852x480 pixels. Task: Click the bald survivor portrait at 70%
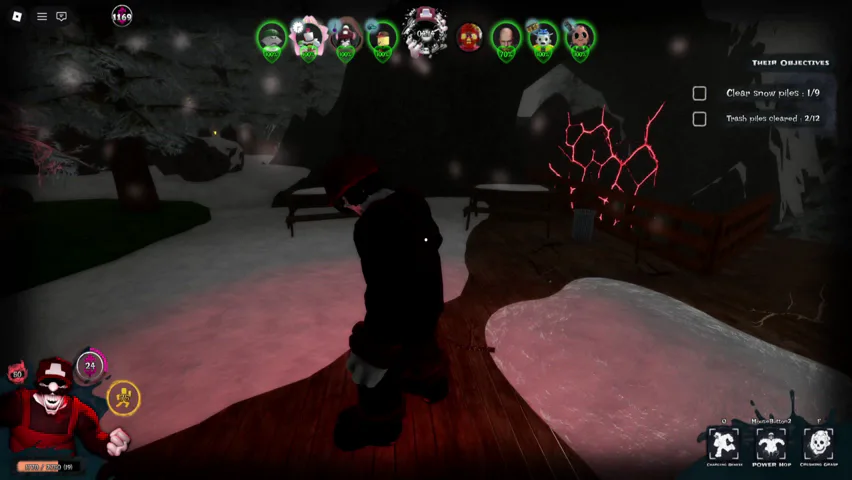coord(506,38)
